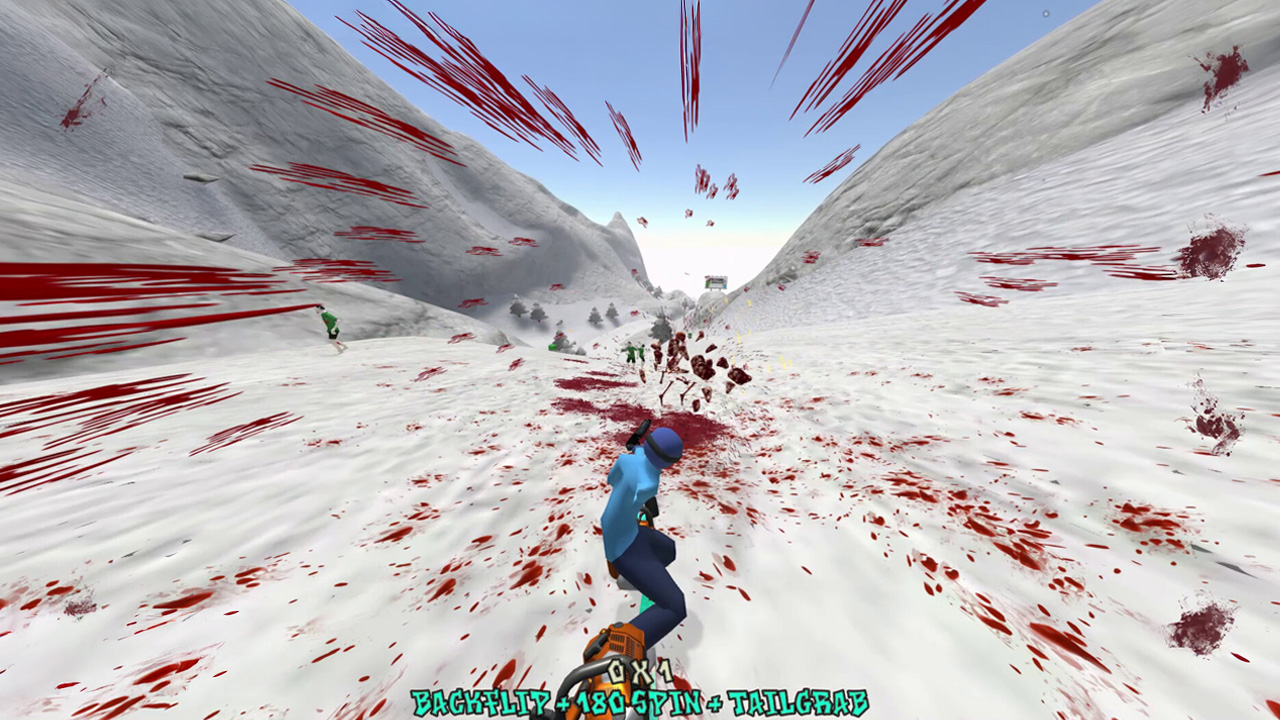Screen dimensions: 1280x720
Task: Click the right green skier in the center pair
Action: [643, 353]
